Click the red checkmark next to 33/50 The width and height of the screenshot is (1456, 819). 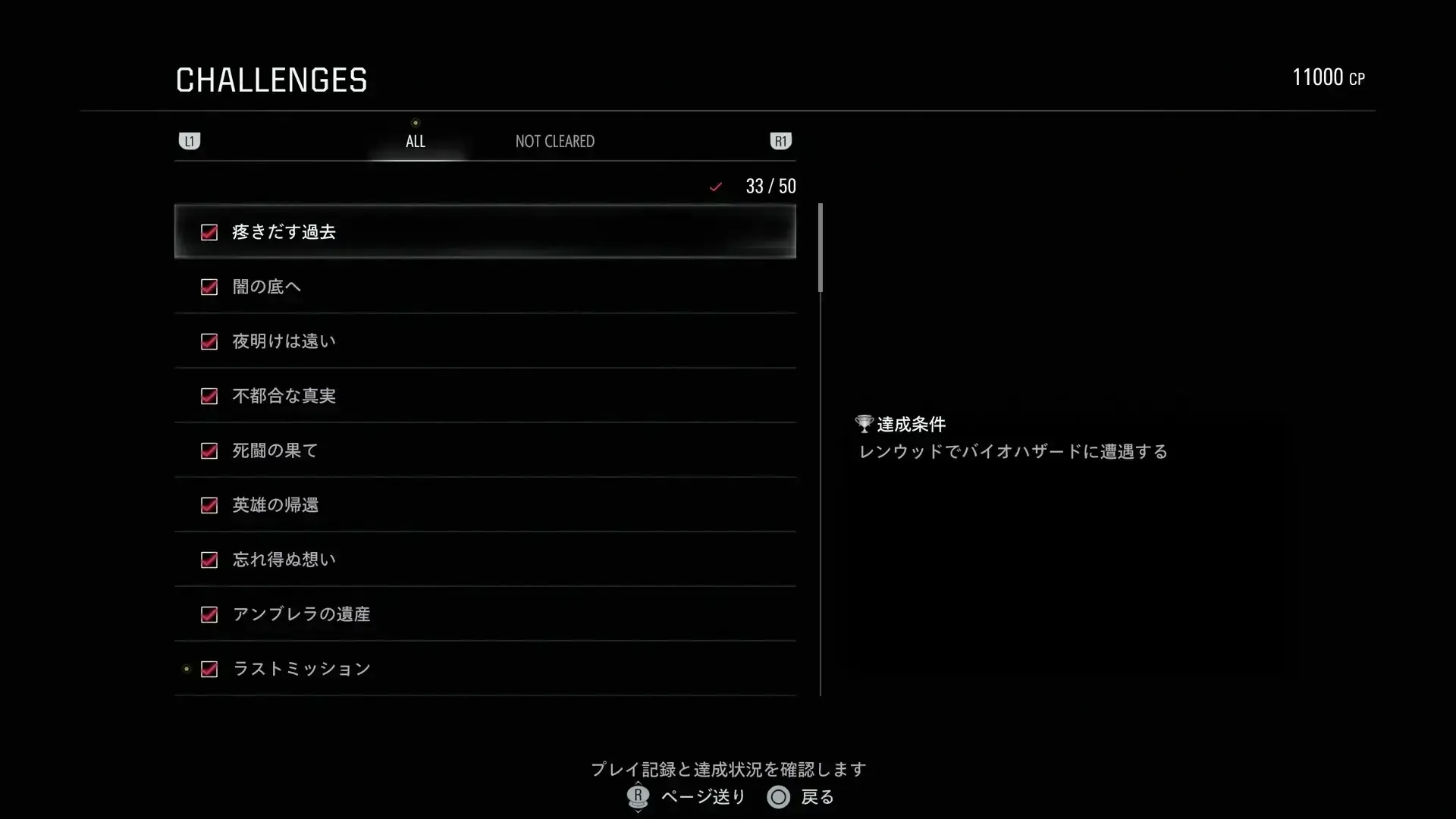point(715,186)
